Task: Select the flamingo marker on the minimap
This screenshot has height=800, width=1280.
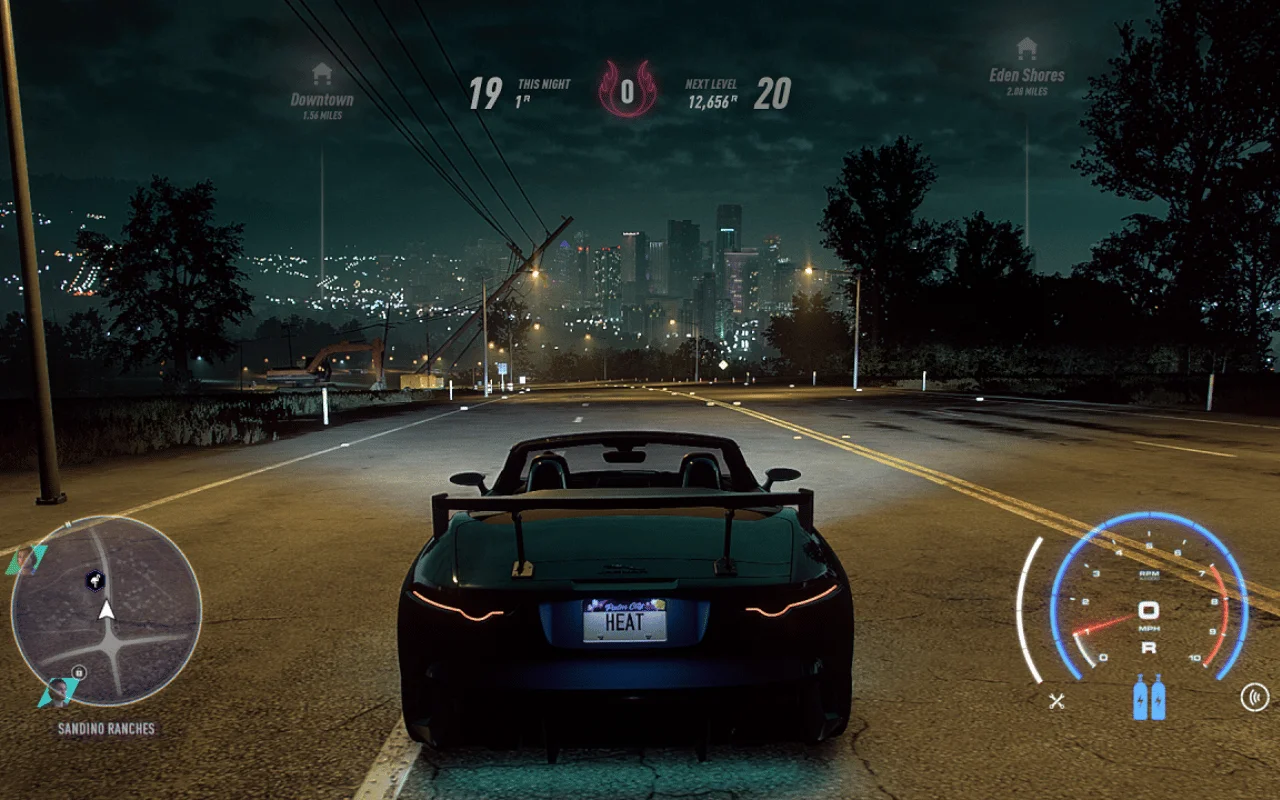Action: coord(95,579)
